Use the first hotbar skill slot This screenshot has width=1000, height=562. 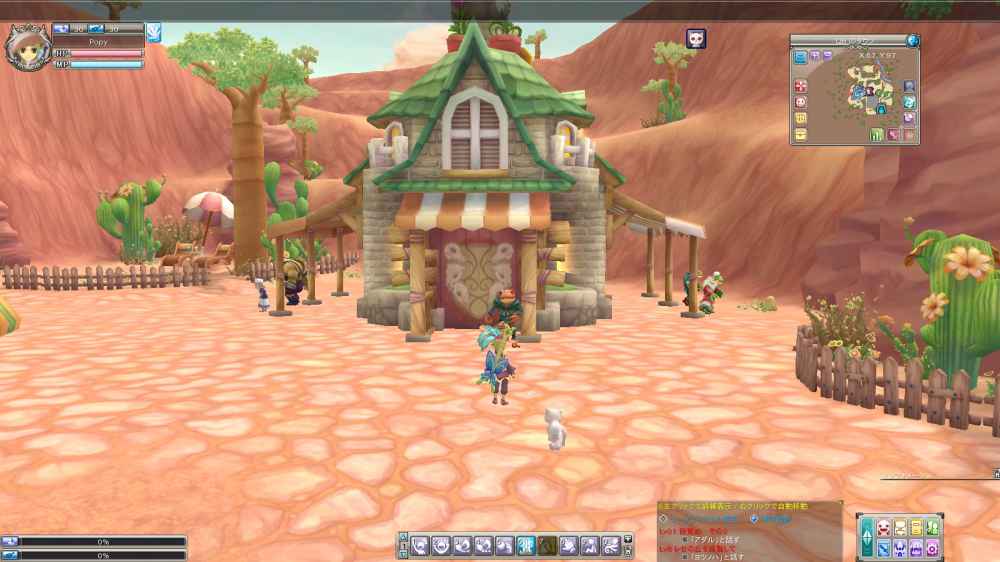pyautogui.click(x=421, y=545)
